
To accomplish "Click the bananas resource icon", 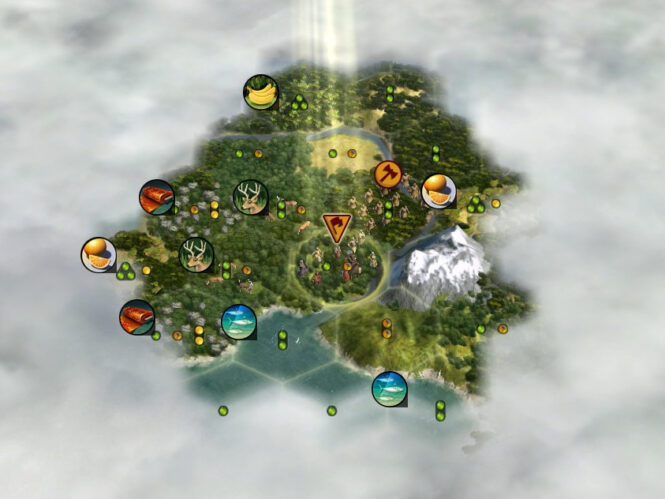I will click(261, 93).
